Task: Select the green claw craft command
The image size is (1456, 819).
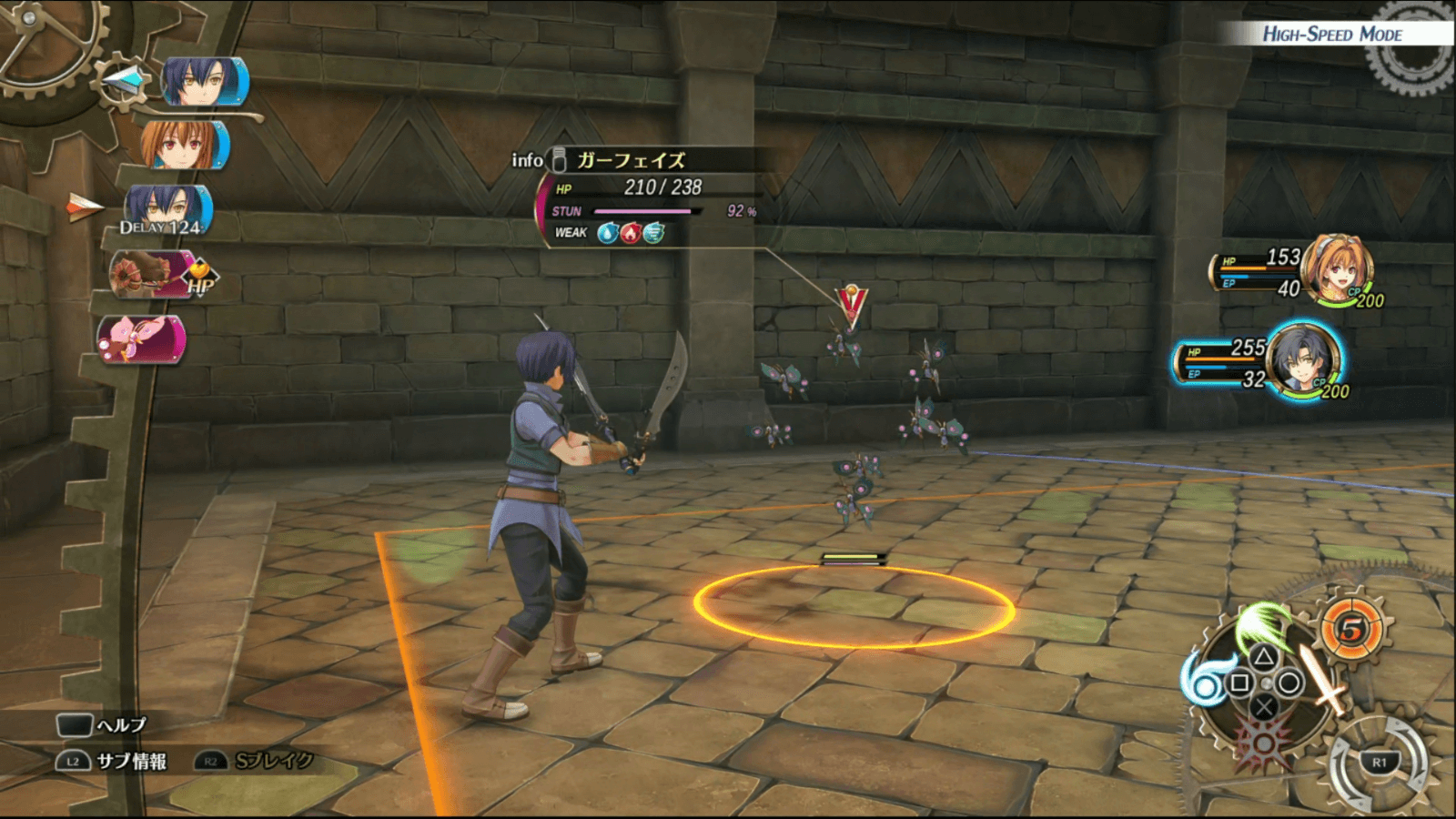Action: click(1265, 623)
